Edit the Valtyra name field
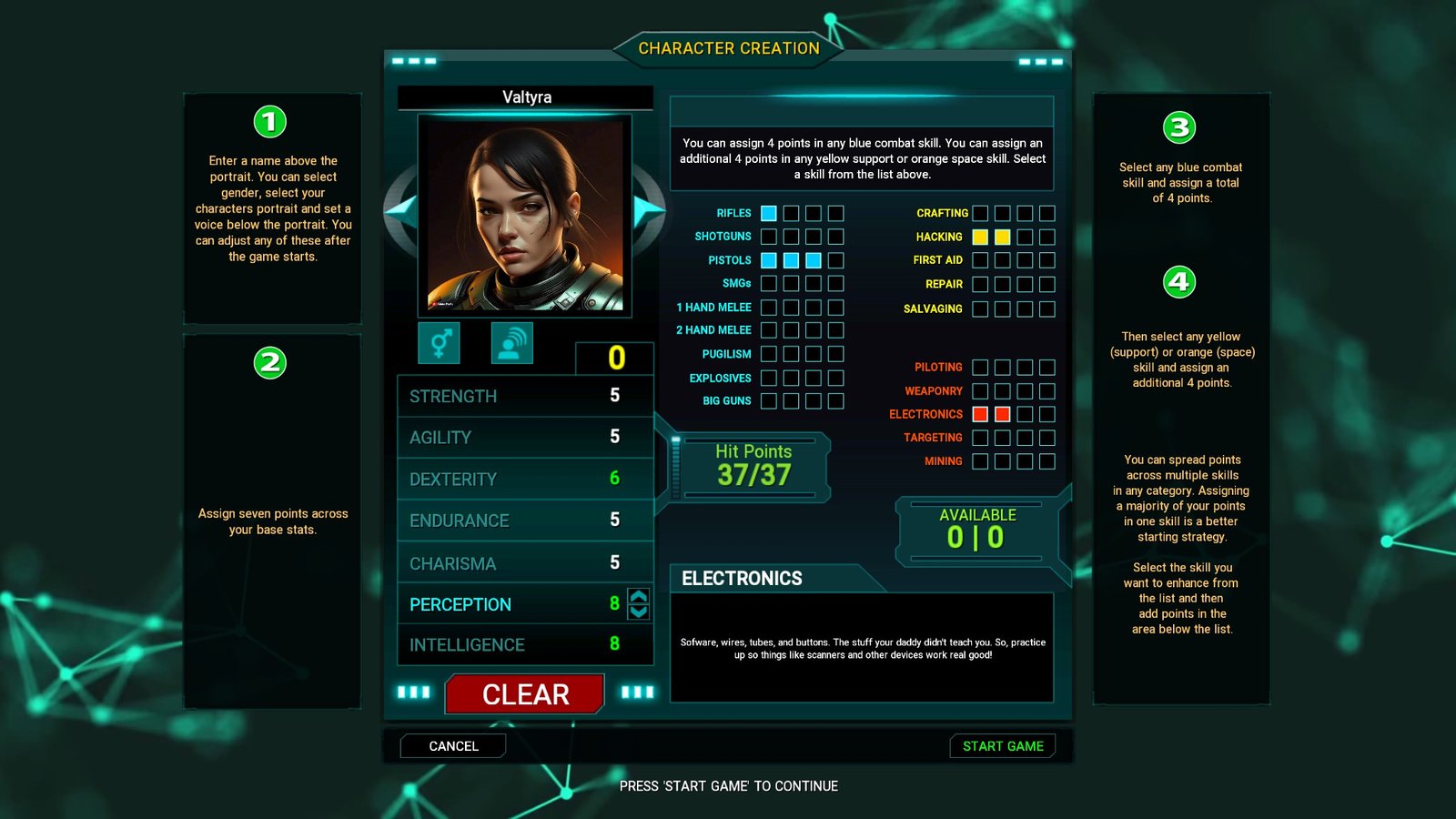The image size is (1456, 819). tap(526, 97)
